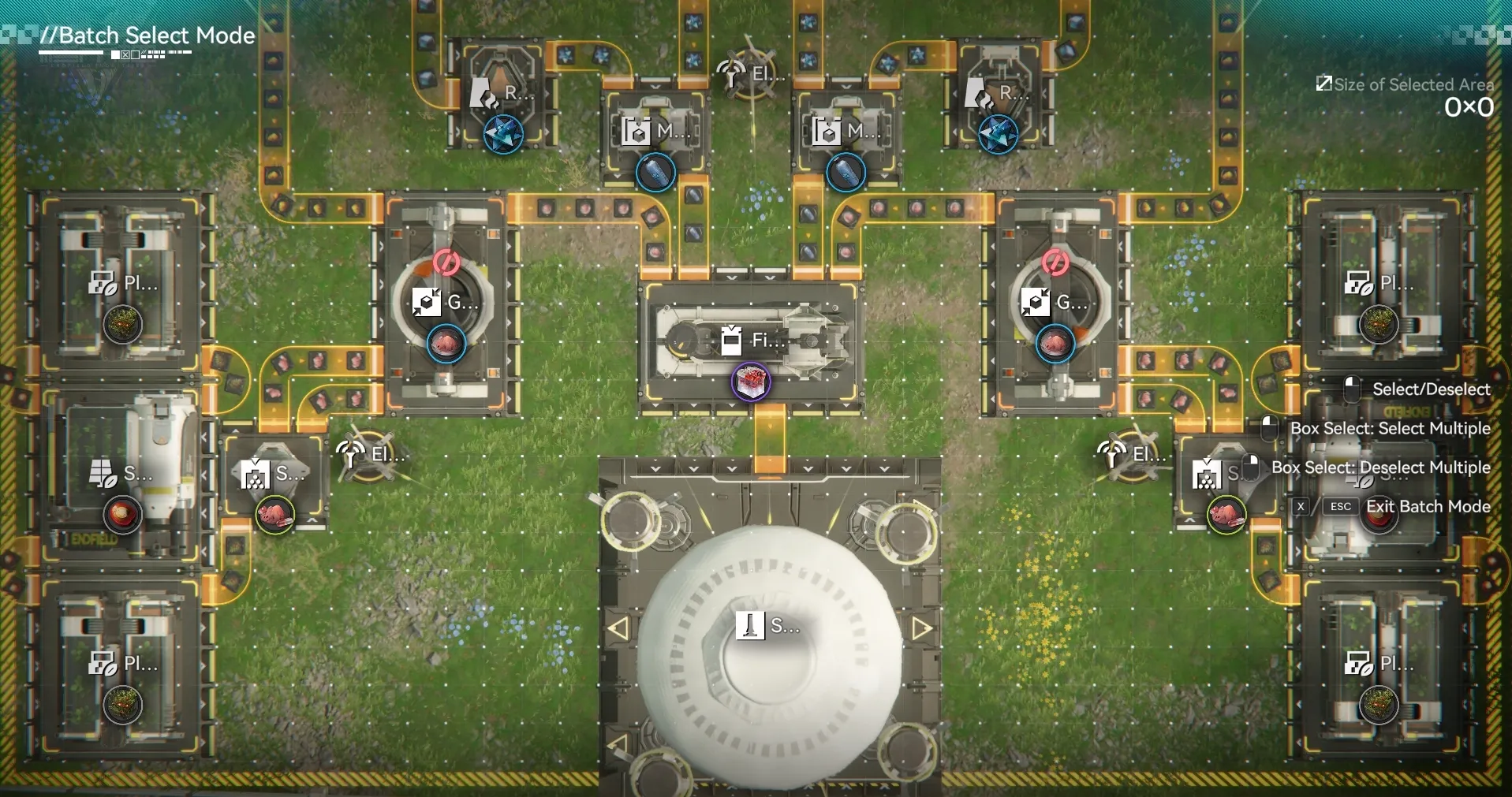The image size is (1512, 797).
Task: Select the central Fi... machine with gift icon
Action: (750, 341)
